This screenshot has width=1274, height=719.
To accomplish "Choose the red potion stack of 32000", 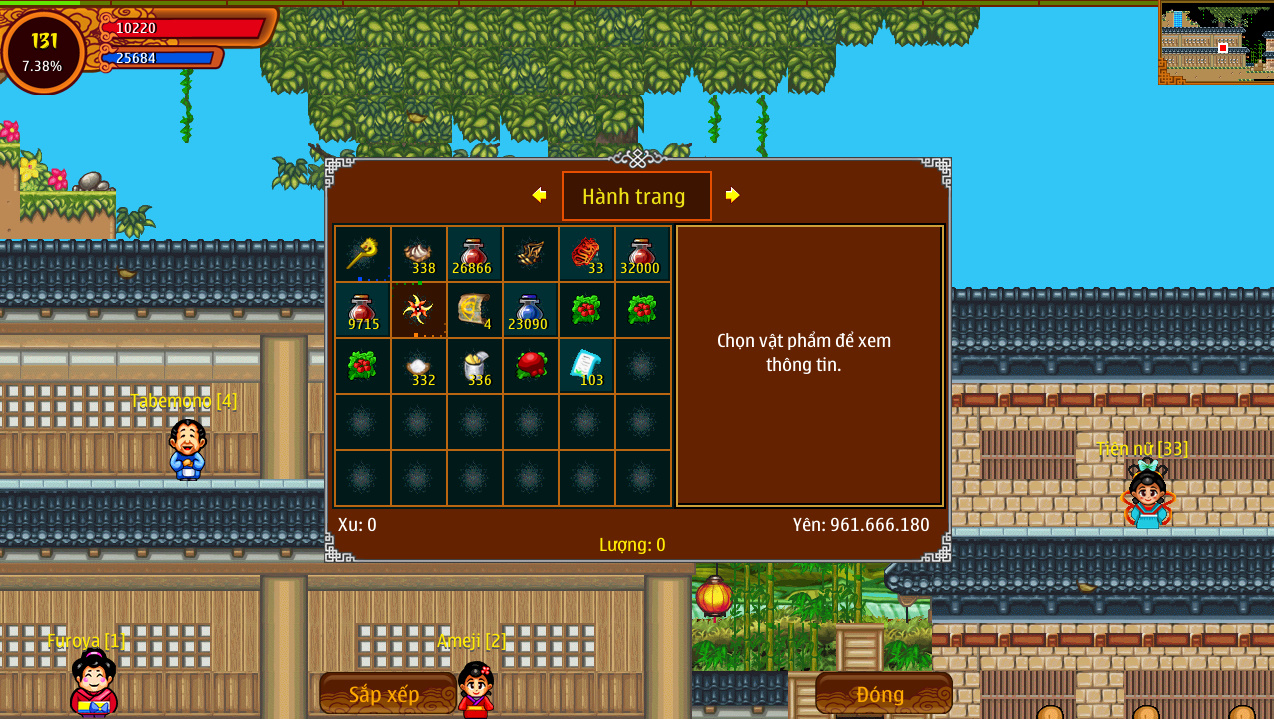I will pos(642,254).
